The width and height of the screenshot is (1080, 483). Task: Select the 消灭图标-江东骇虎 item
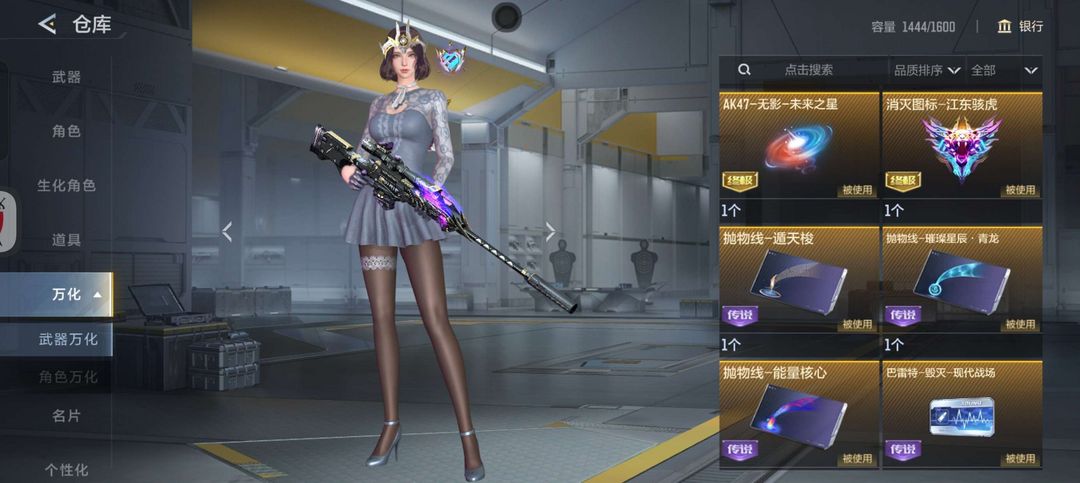coord(962,146)
